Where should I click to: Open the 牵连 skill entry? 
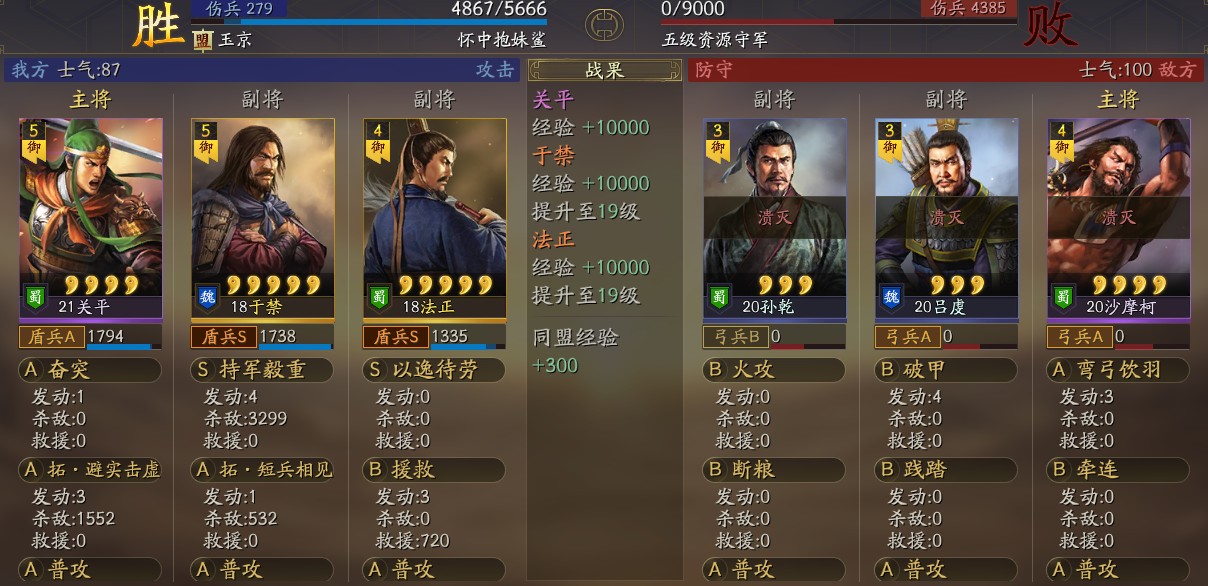[x=1118, y=469]
